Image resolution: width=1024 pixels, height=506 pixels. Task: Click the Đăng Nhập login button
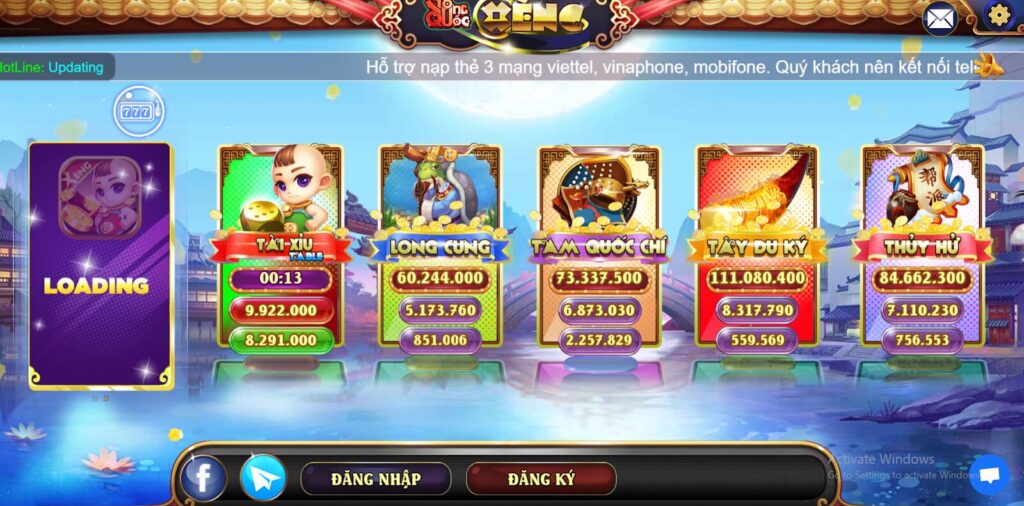[375, 479]
